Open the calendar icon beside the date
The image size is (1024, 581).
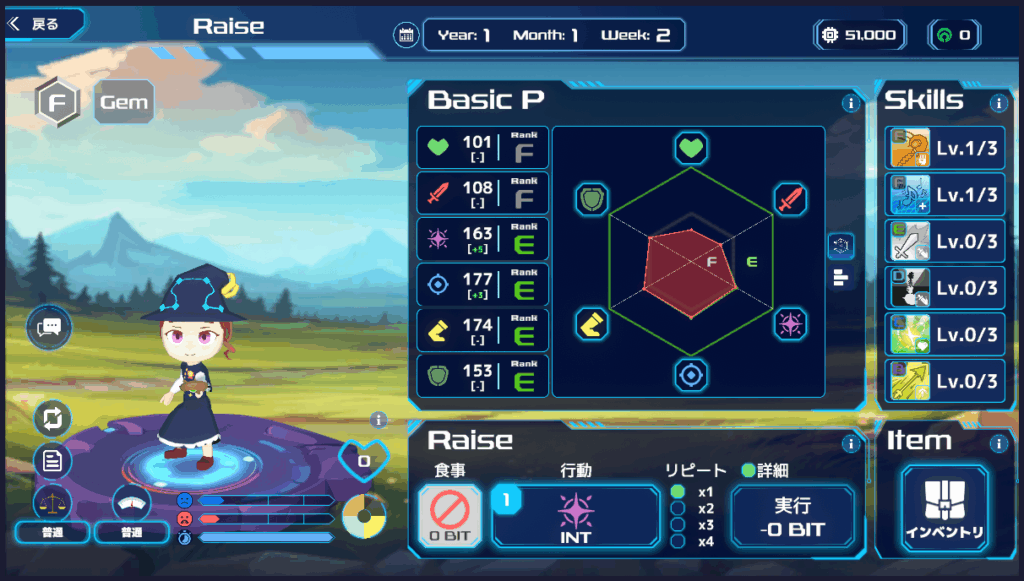point(406,35)
